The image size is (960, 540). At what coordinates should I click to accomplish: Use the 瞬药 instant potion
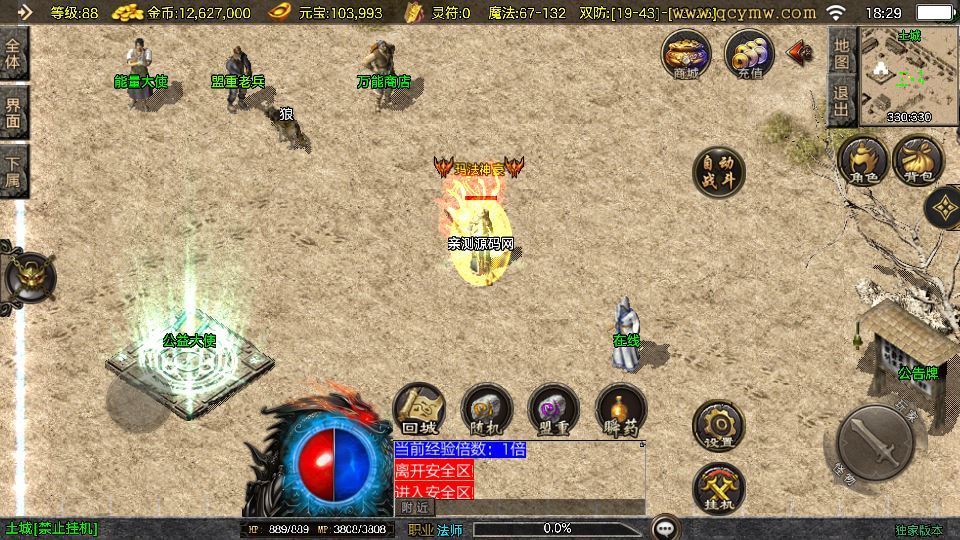(620, 410)
